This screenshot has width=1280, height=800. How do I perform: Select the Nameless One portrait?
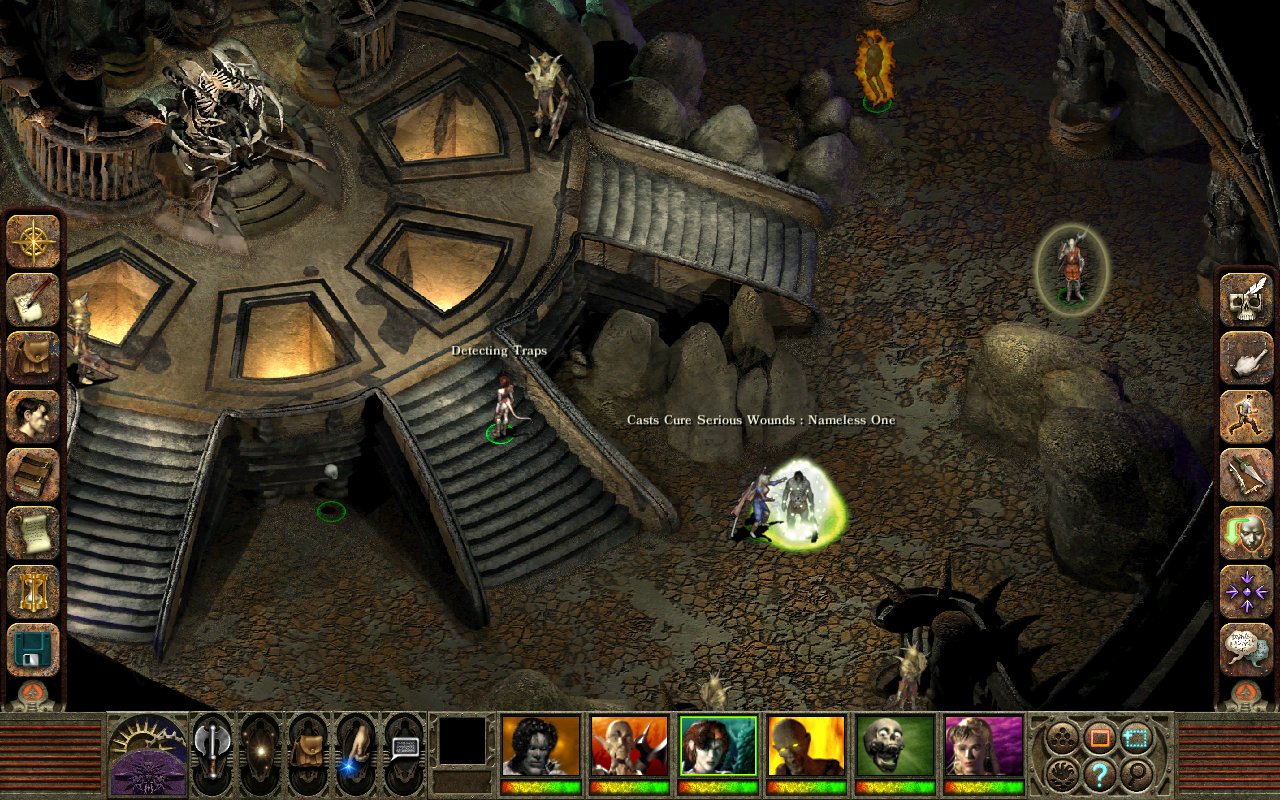pos(541,745)
